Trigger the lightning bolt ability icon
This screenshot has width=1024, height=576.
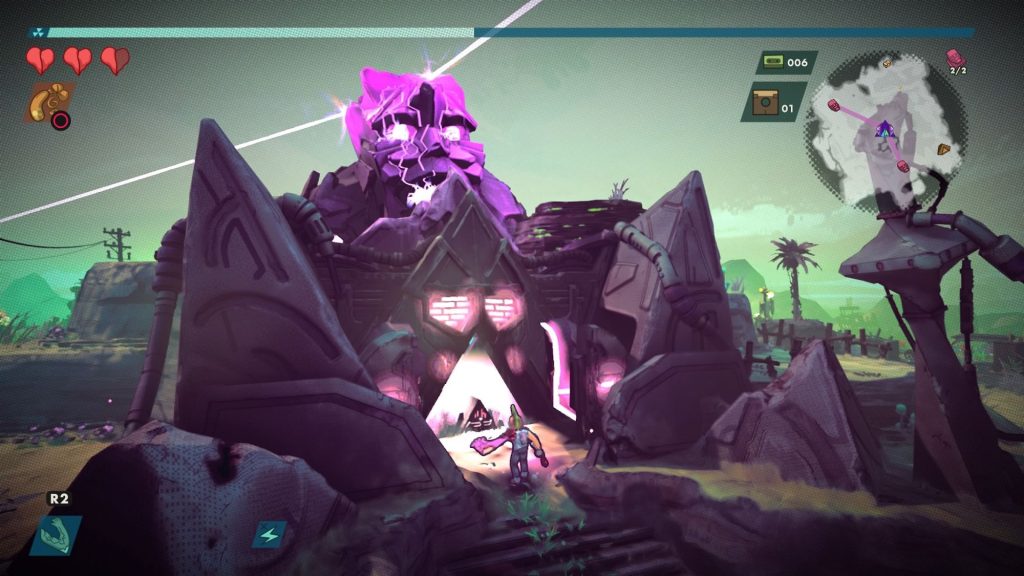(x=269, y=534)
